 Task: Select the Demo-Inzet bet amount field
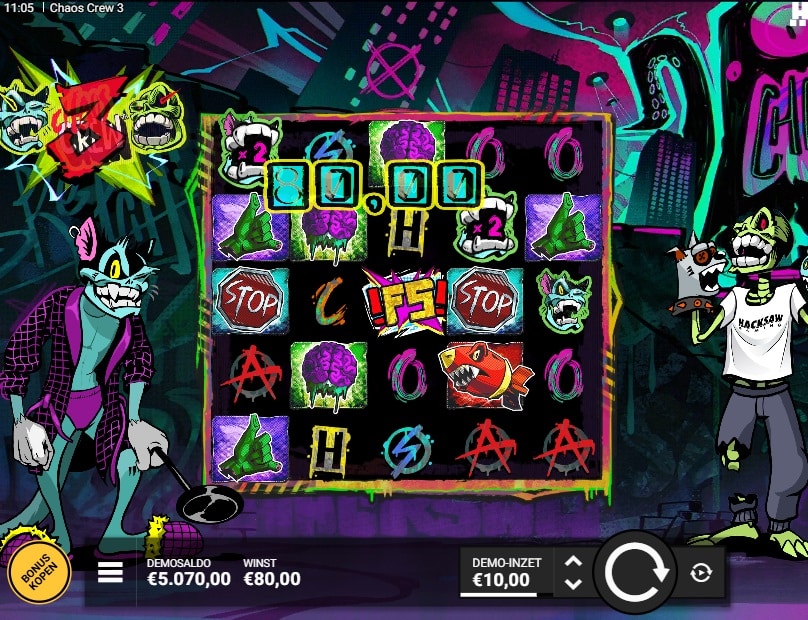[x=506, y=573]
